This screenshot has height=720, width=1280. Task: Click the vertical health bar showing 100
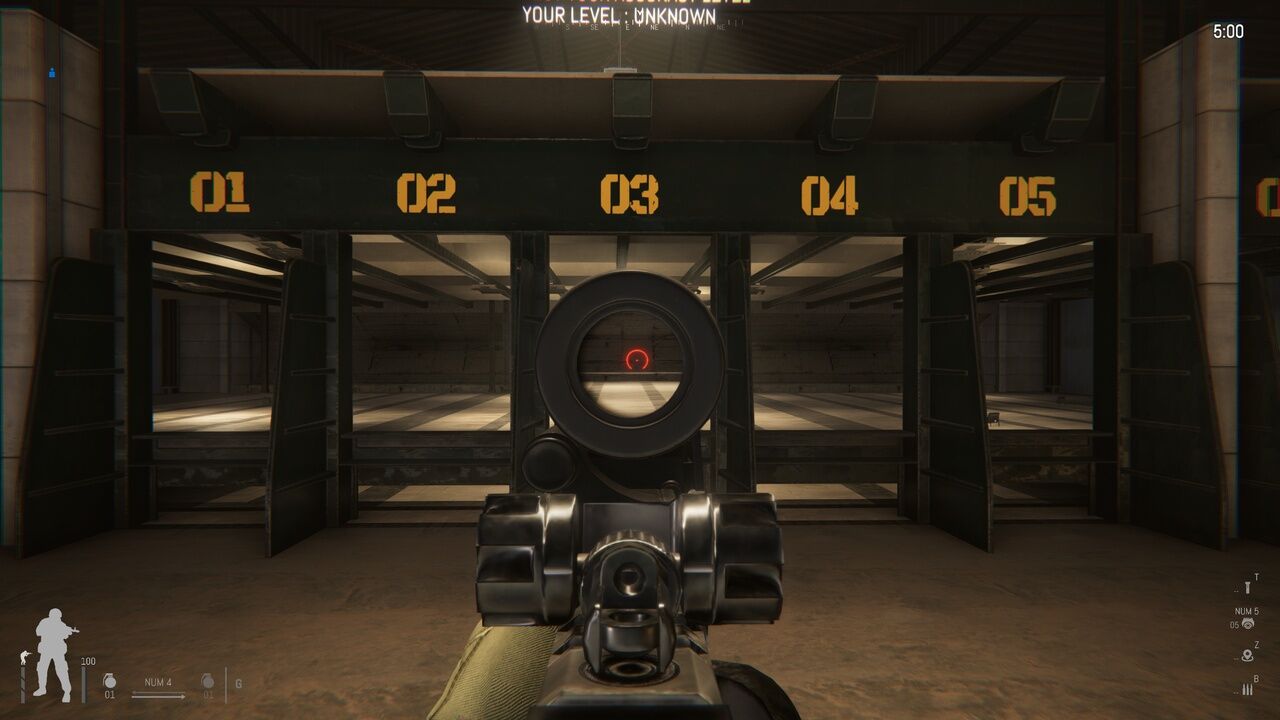tap(85, 684)
